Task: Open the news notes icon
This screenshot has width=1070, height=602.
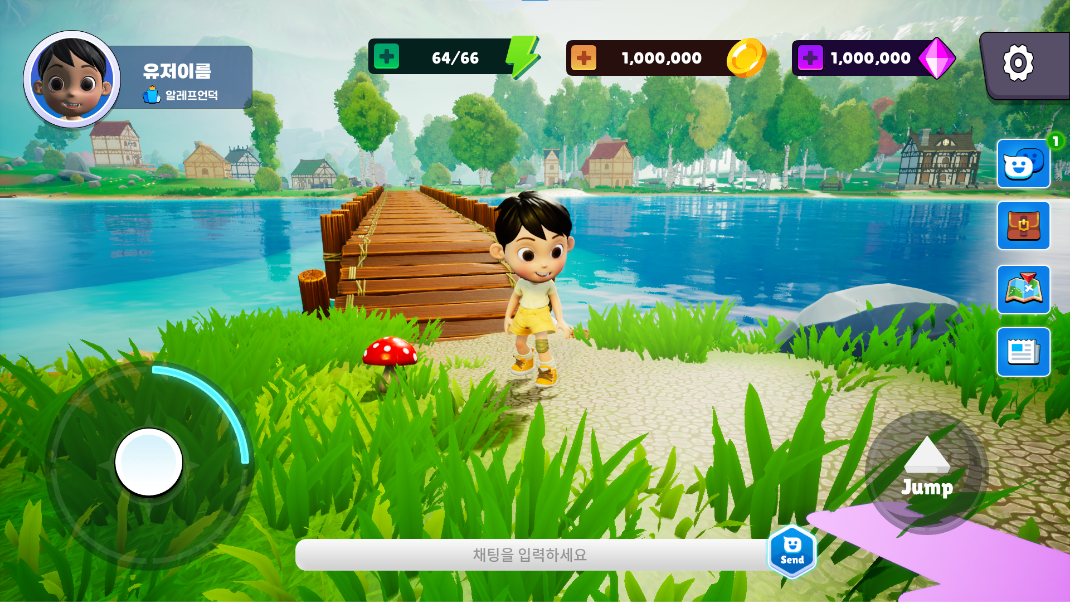Action: click(1023, 352)
